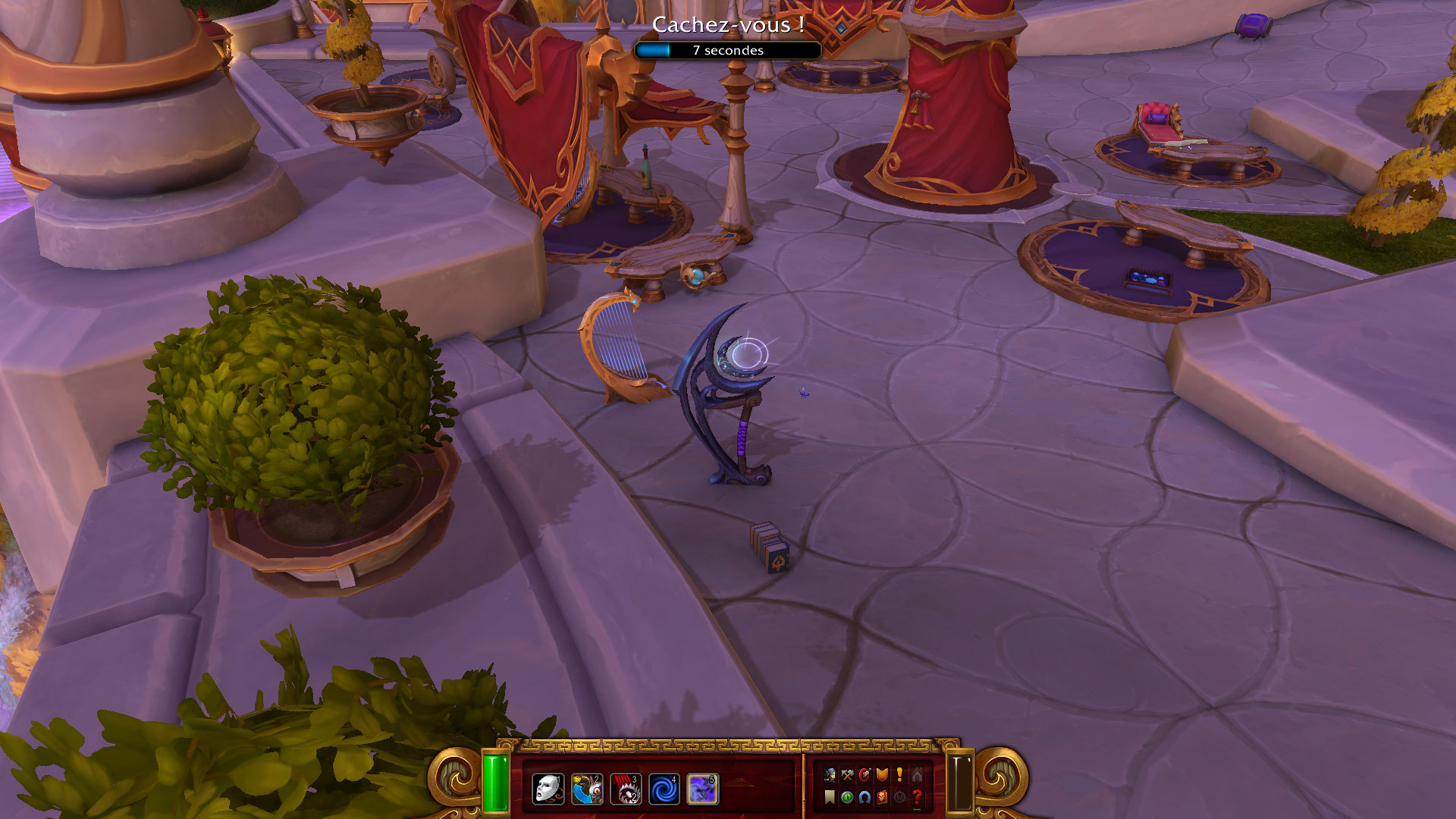Open the help menu red question mark
Screen dimensions: 1456x819
click(x=917, y=797)
